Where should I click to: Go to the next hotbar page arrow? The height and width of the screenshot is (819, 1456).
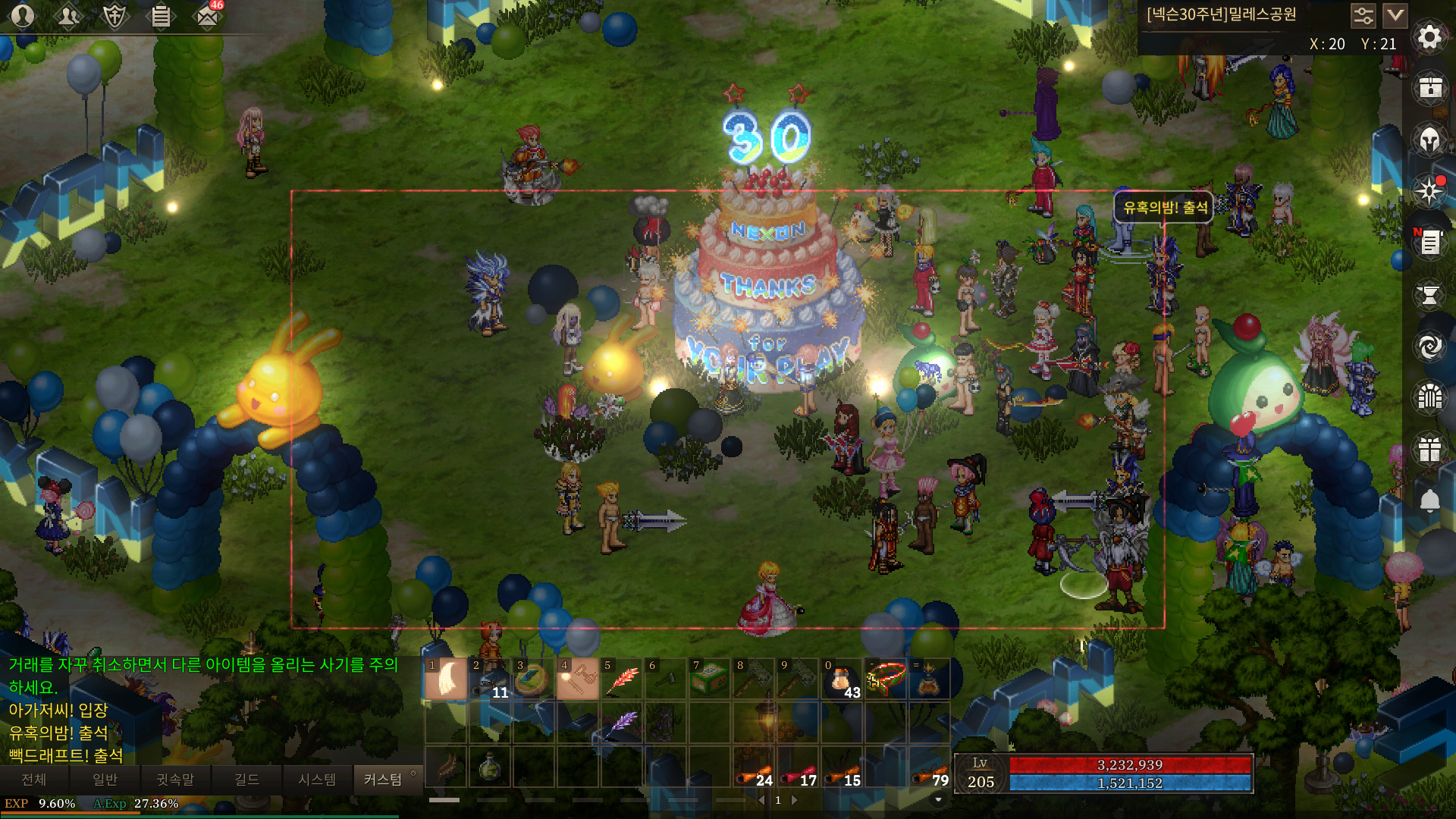[x=795, y=800]
